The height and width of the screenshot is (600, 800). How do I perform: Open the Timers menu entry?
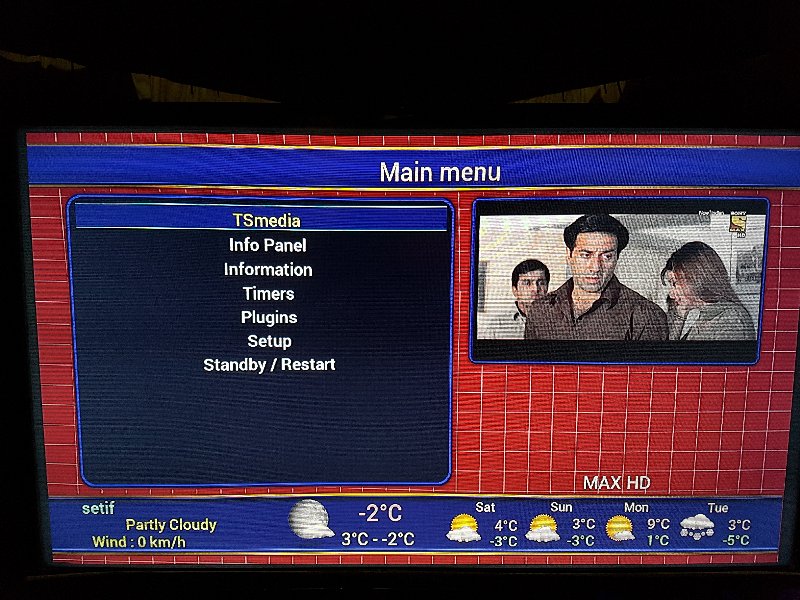pos(268,293)
